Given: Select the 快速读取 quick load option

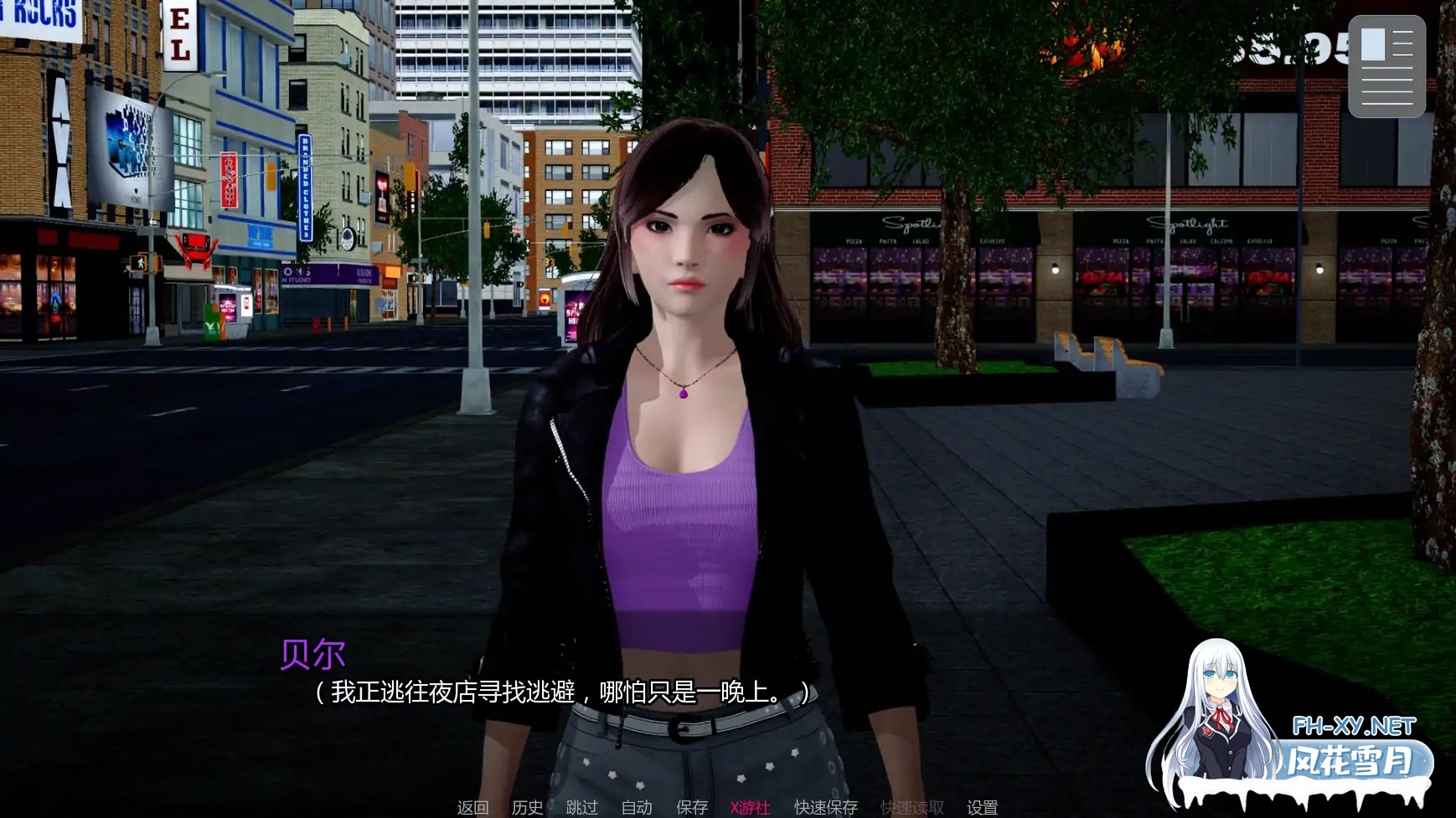Looking at the screenshot, I should pos(912,809).
